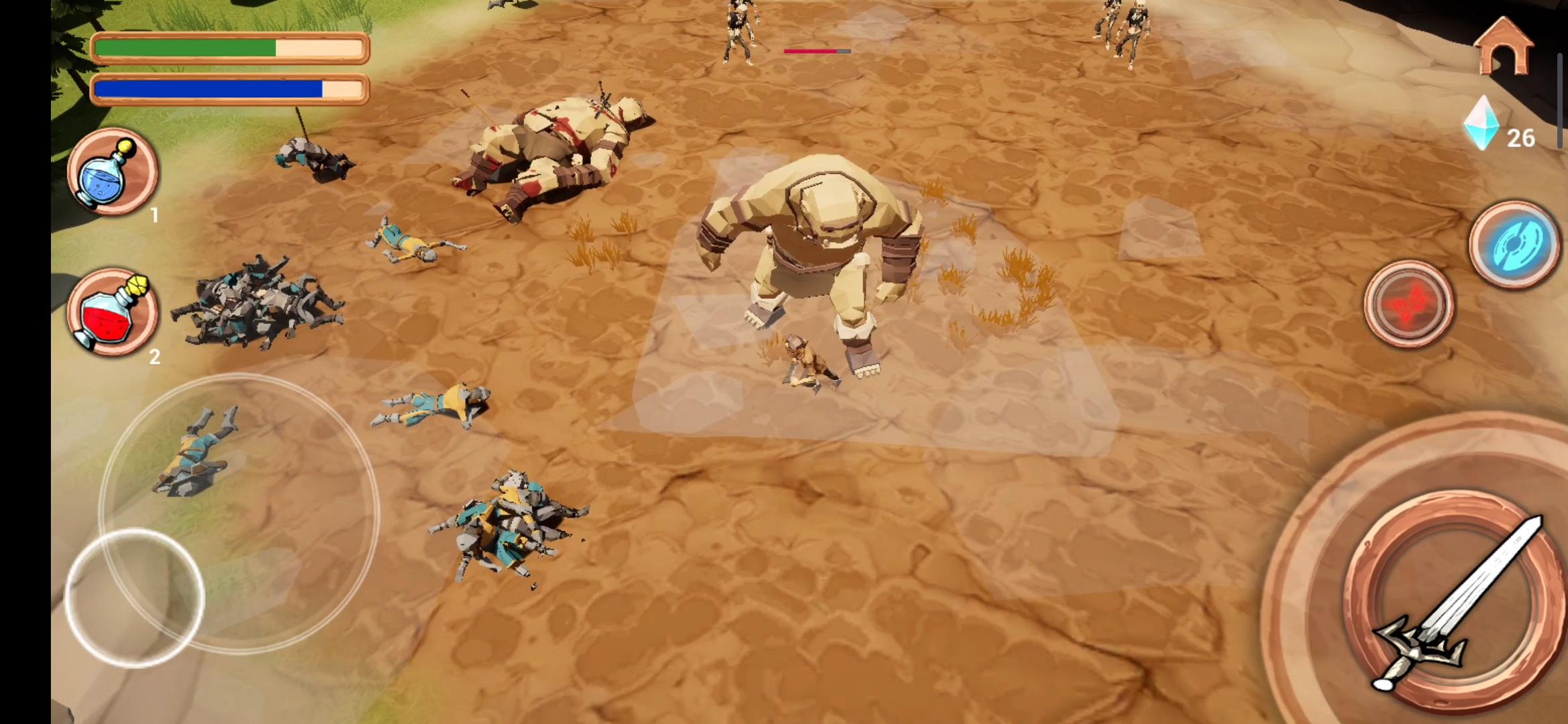
Task: Tap the crystal gem icon
Action: [x=1482, y=124]
